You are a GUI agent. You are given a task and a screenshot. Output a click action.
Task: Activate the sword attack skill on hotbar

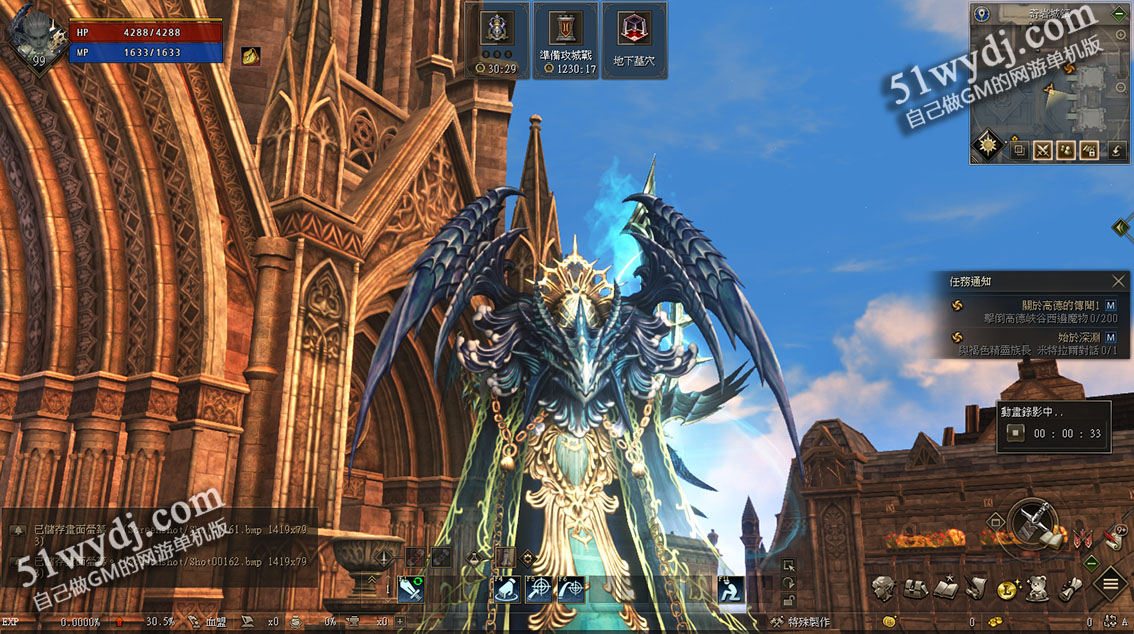point(410,590)
